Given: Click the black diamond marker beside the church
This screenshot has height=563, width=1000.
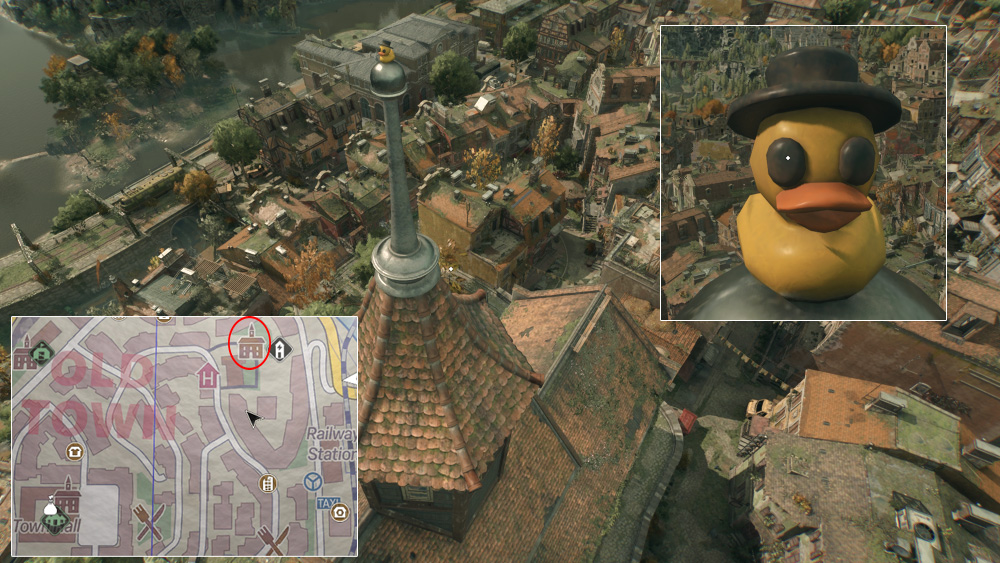Looking at the screenshot, I should coord(281,349).
